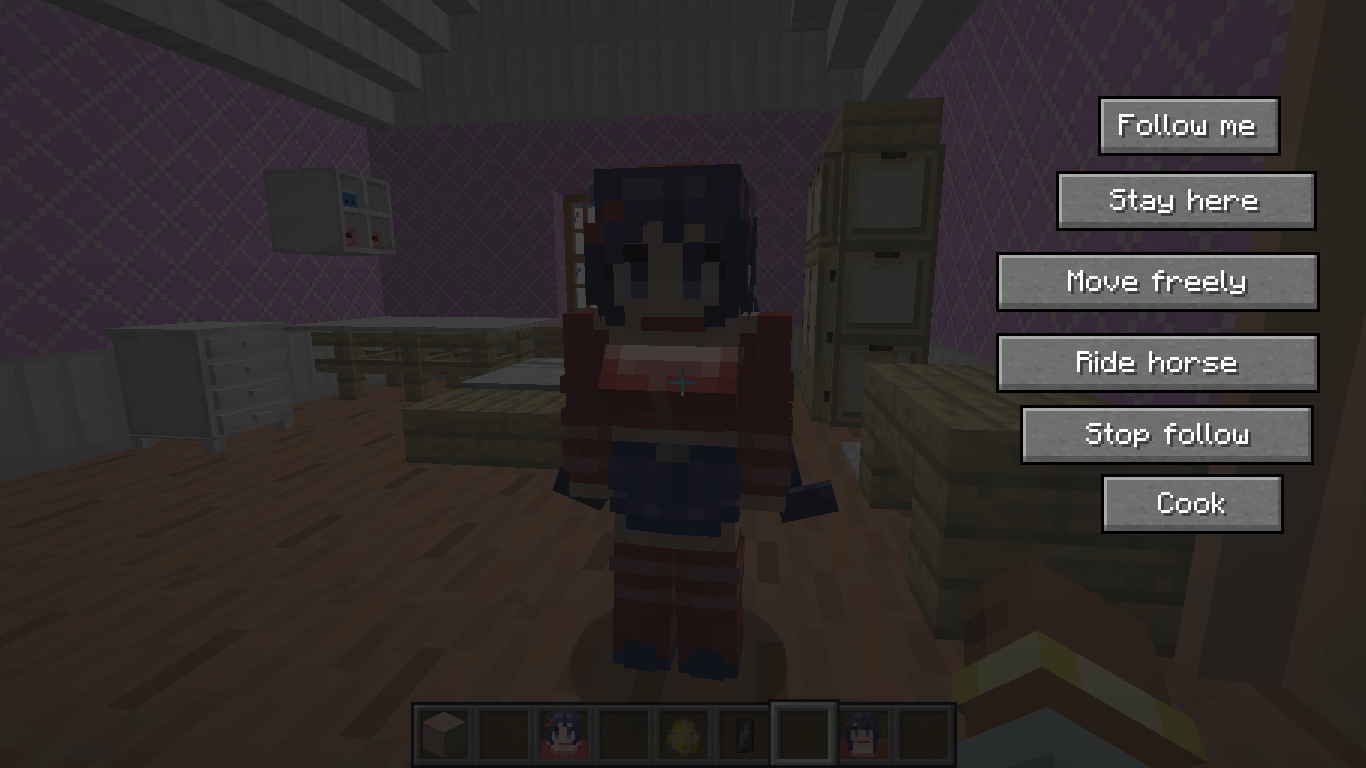
Task: Select the flint tool item in the hotbar
Action: click(744, 735)
